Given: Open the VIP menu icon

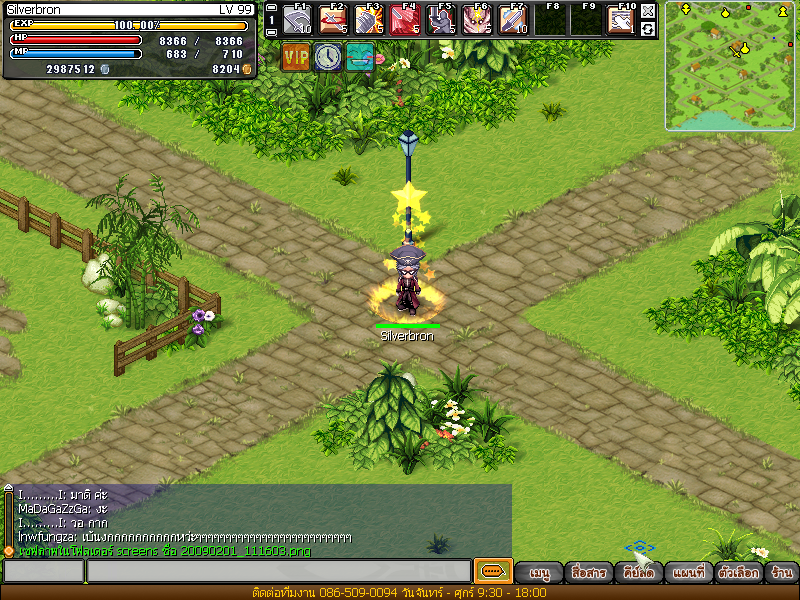Looking at the screenshot, I should click(296, 57).
